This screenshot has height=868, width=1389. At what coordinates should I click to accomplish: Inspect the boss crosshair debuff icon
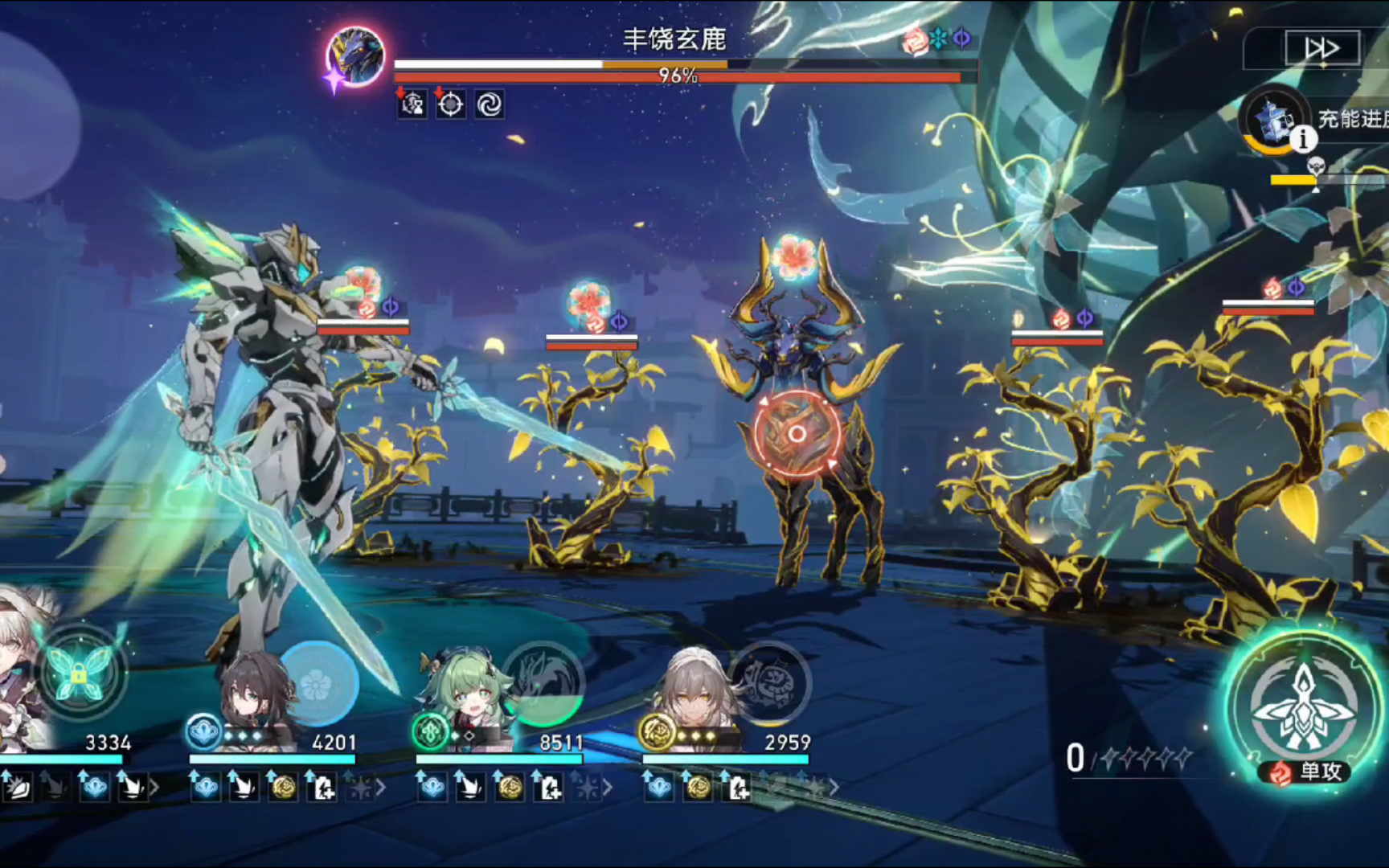[x=450, y=104]
